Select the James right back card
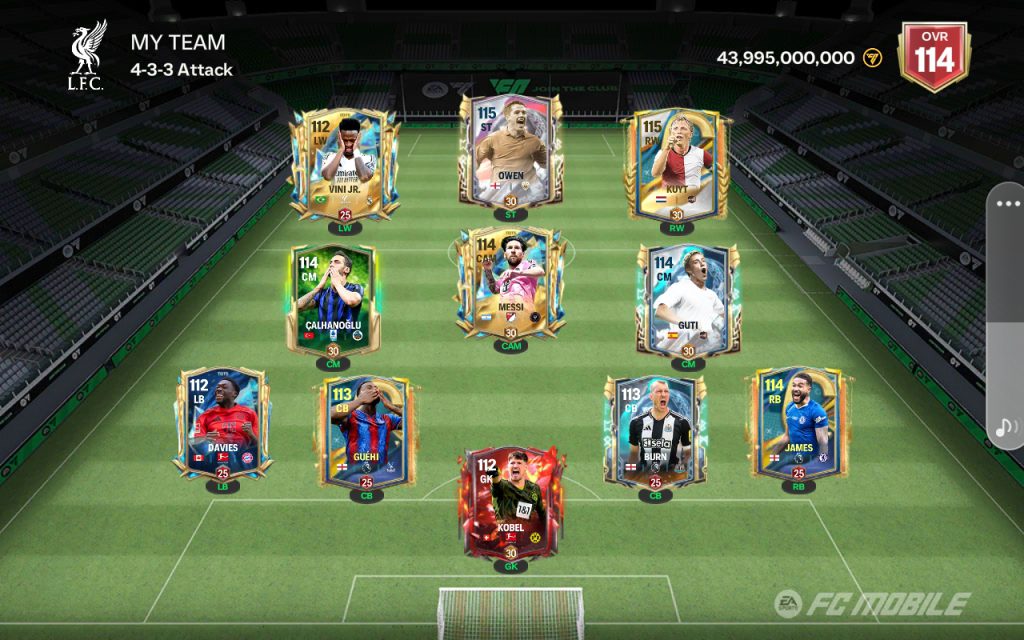The width and height of the screenshot is (1024, 640). 797,420
